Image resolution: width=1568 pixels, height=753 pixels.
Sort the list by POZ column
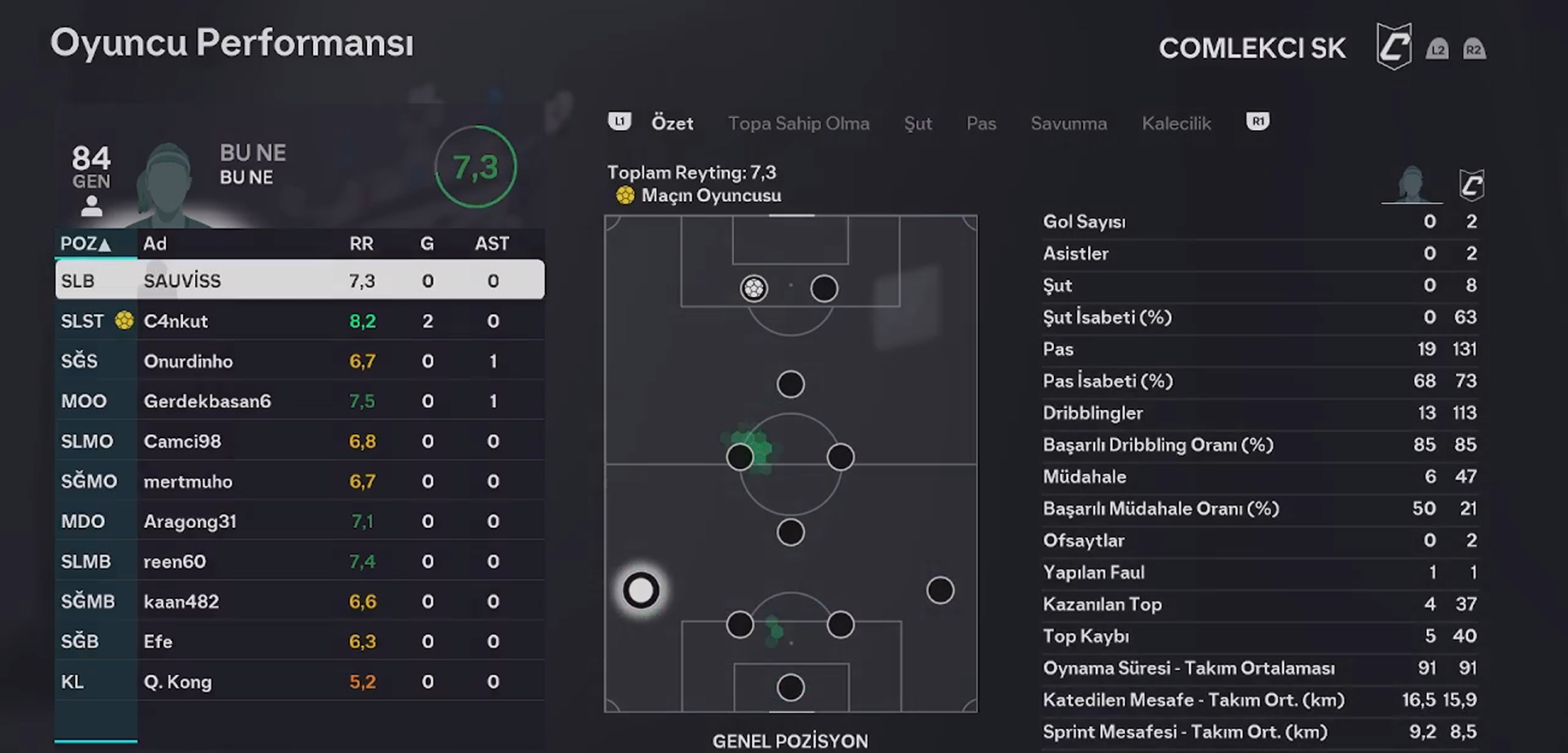[x=86, y=244]
